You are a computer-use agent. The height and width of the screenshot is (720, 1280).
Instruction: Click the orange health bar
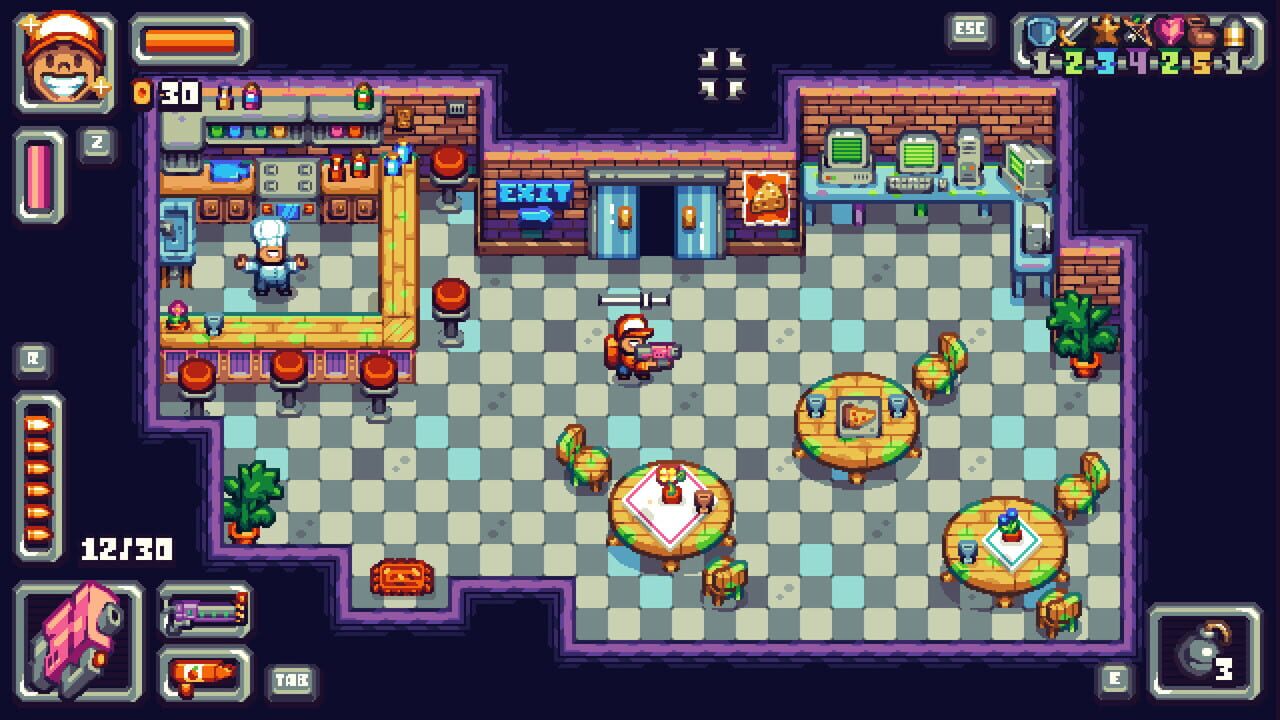tap(192, 39)
